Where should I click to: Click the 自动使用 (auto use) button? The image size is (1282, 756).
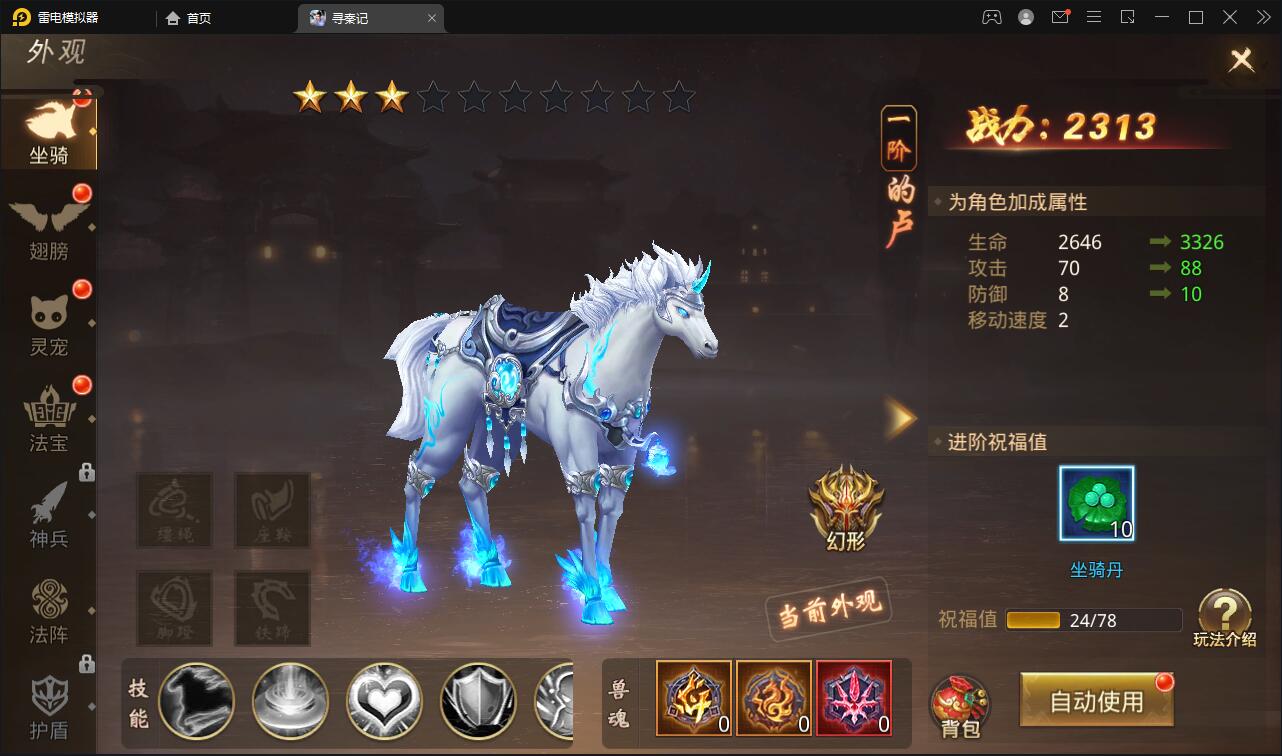1096,700
